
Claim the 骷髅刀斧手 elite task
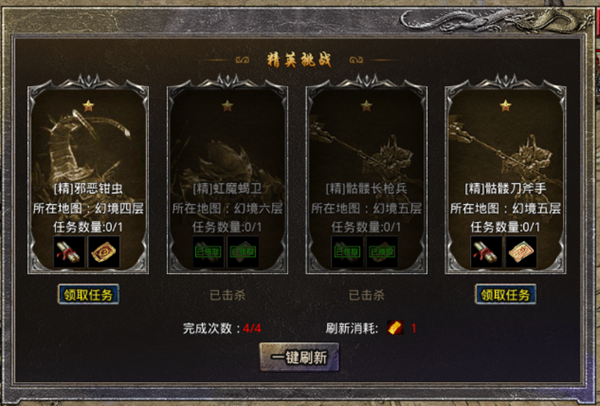click(x=505, y=294)
